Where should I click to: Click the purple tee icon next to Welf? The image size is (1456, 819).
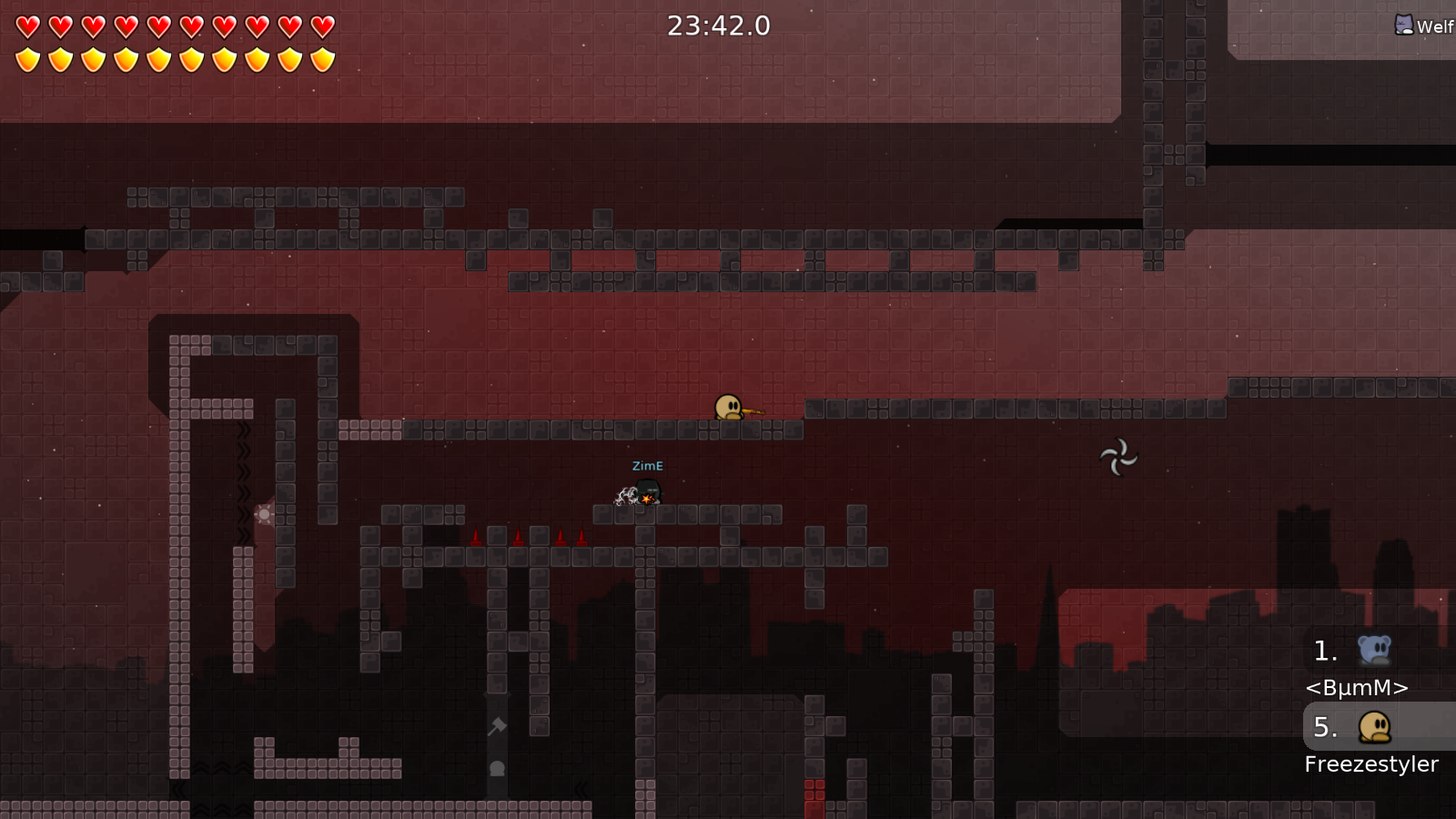coord(1403,25)
